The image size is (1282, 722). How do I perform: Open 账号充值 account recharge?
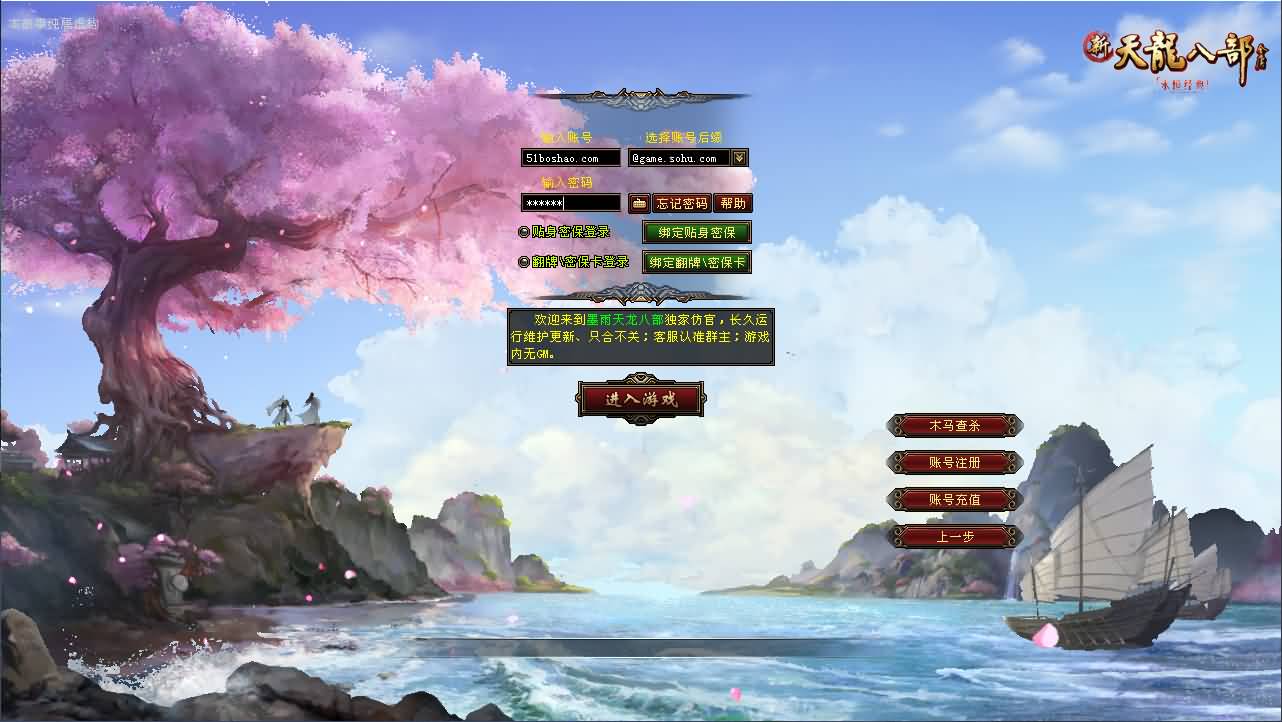point(955,499)
